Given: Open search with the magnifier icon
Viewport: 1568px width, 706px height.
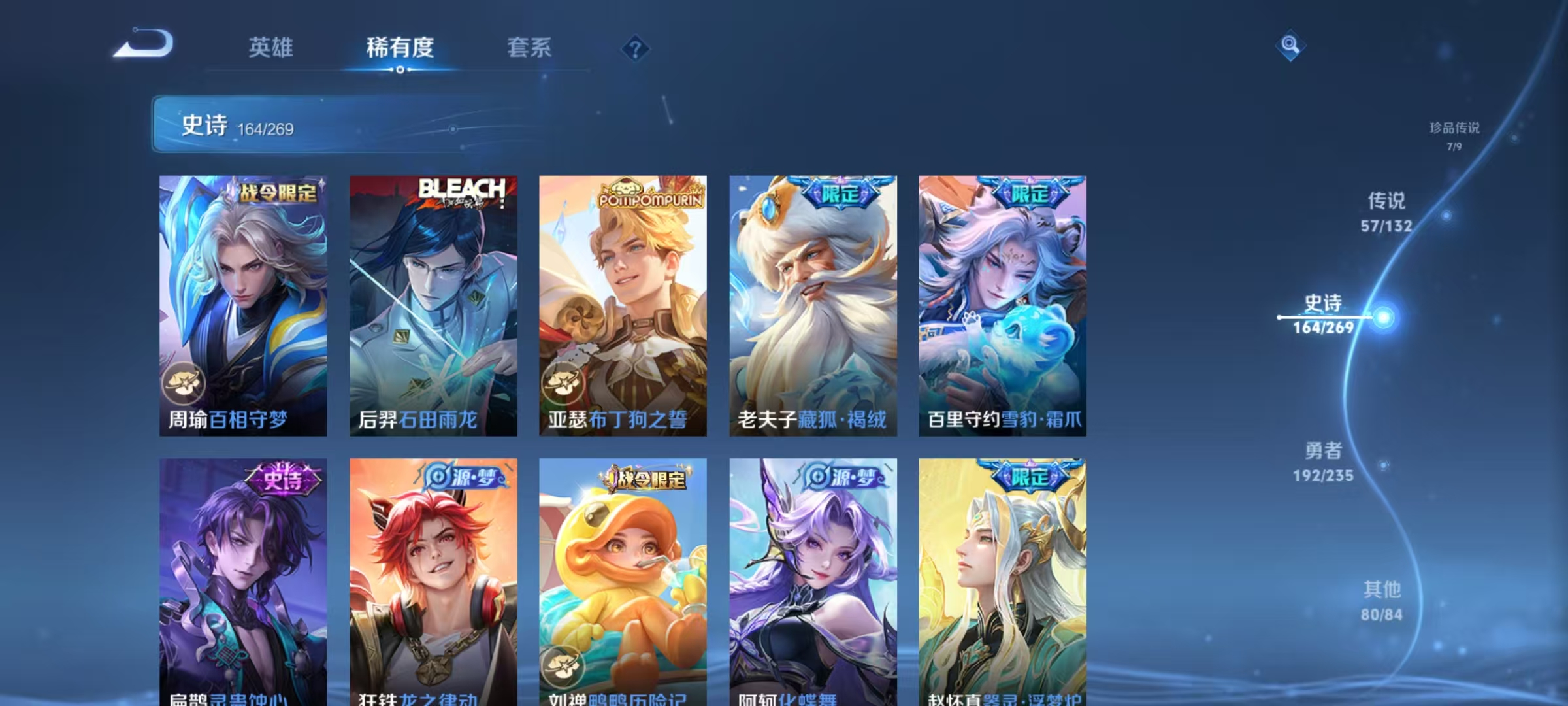Looking at the screenshot, I should 1290,47.
